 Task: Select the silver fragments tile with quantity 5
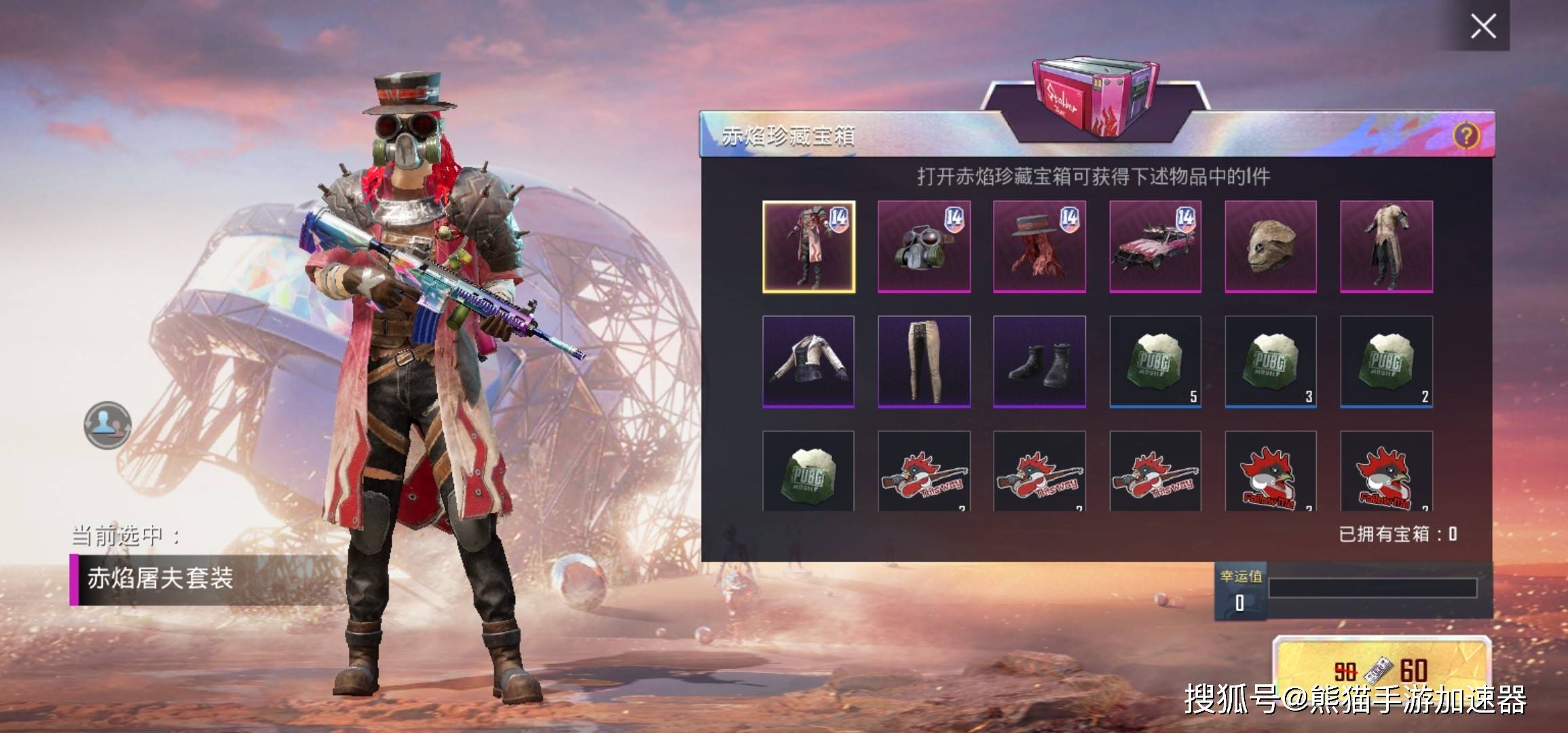coord(1155,362)
